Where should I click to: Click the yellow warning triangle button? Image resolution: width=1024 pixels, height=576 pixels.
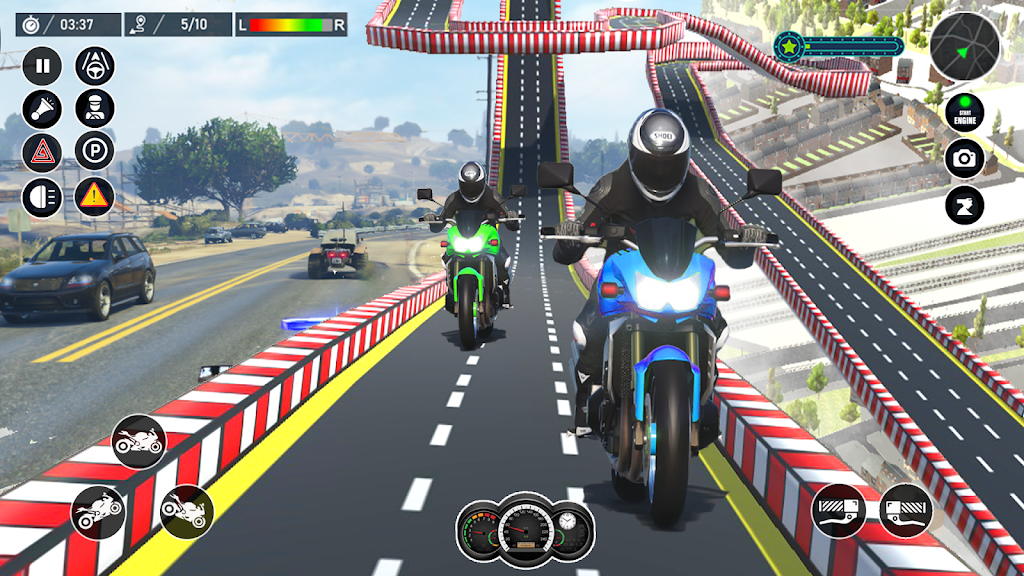tap(95, 197)
